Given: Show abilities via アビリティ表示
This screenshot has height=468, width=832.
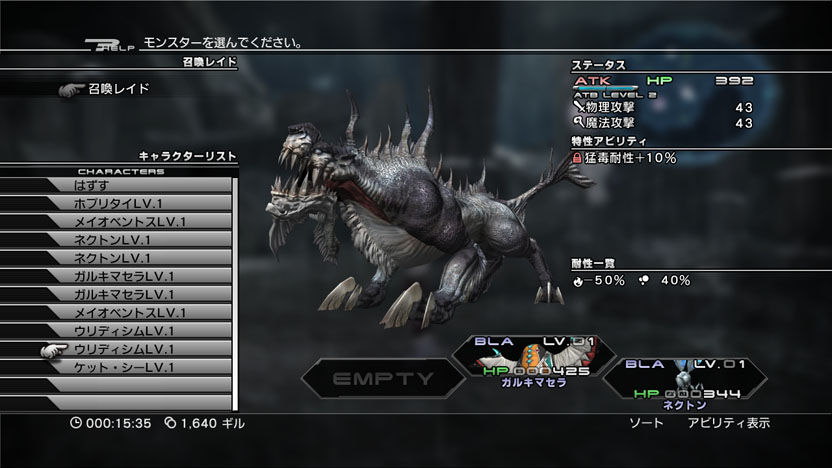Looking at the screenshot, I should point(728,423).
